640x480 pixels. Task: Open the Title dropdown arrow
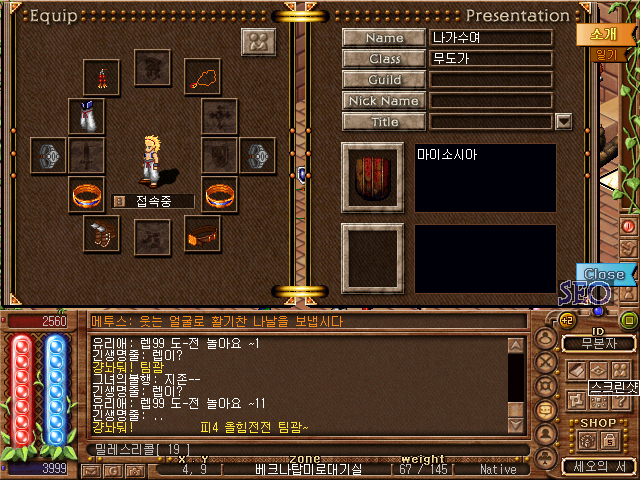click(x=563, y=121)
